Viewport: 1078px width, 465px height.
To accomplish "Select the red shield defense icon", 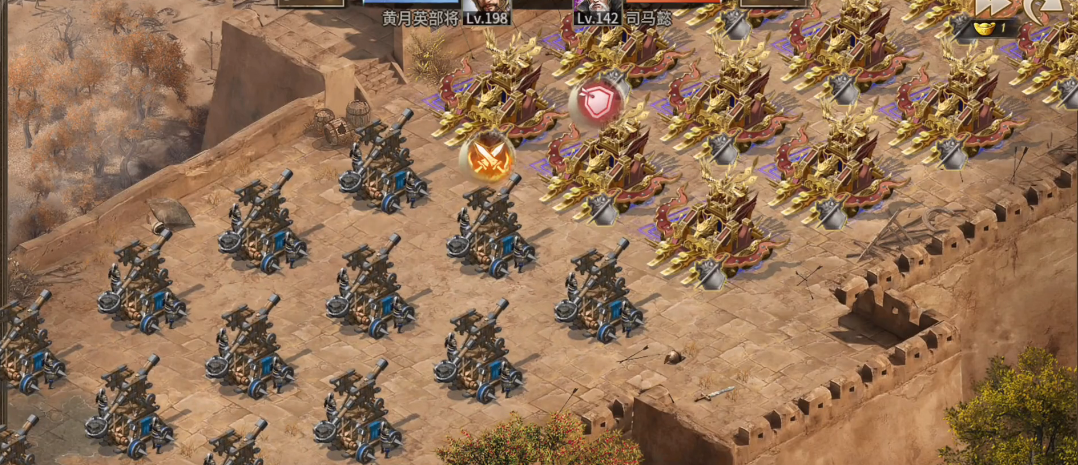I will [x=597, y=103].
